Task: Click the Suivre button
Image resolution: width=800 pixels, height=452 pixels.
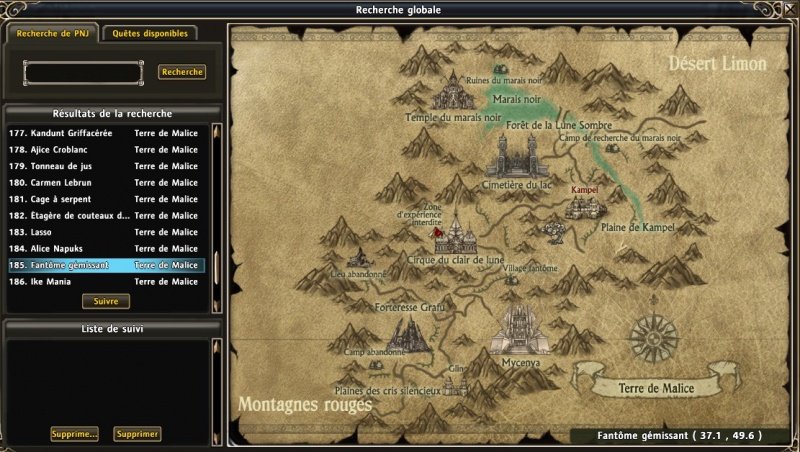Action: [106, 301]
